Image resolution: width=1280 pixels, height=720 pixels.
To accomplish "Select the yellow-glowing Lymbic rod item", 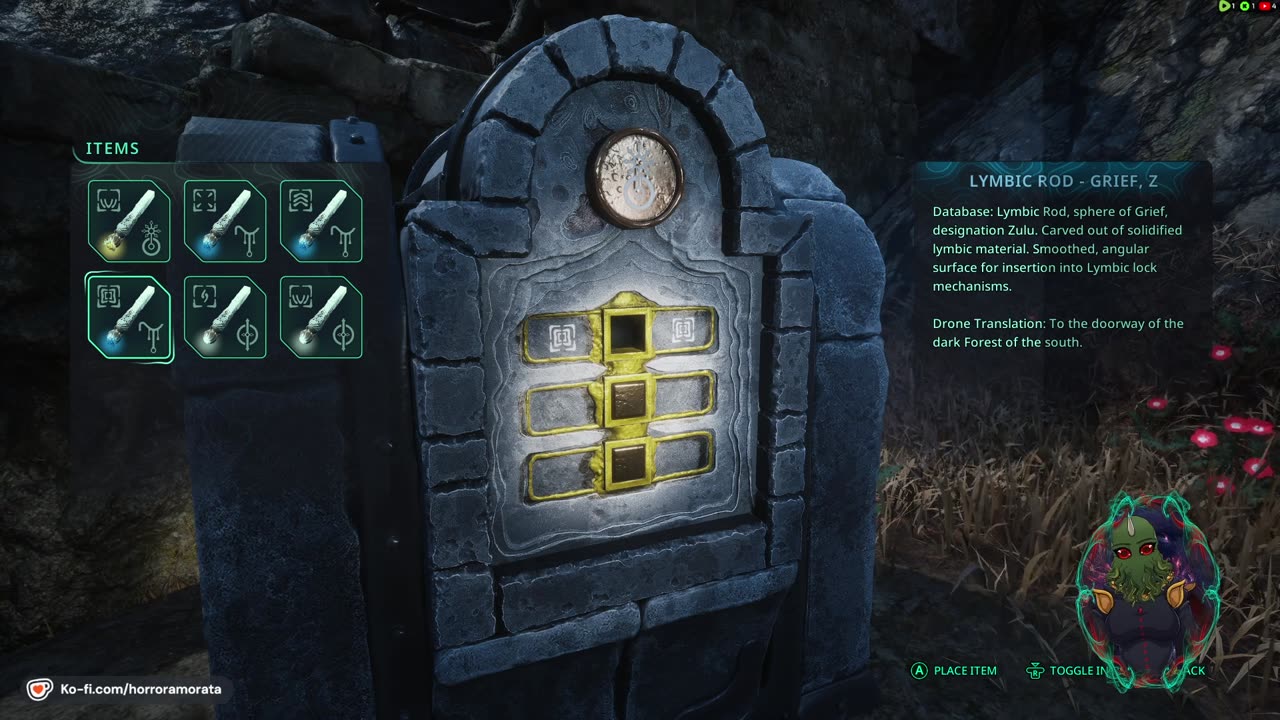I will point(129,221).
